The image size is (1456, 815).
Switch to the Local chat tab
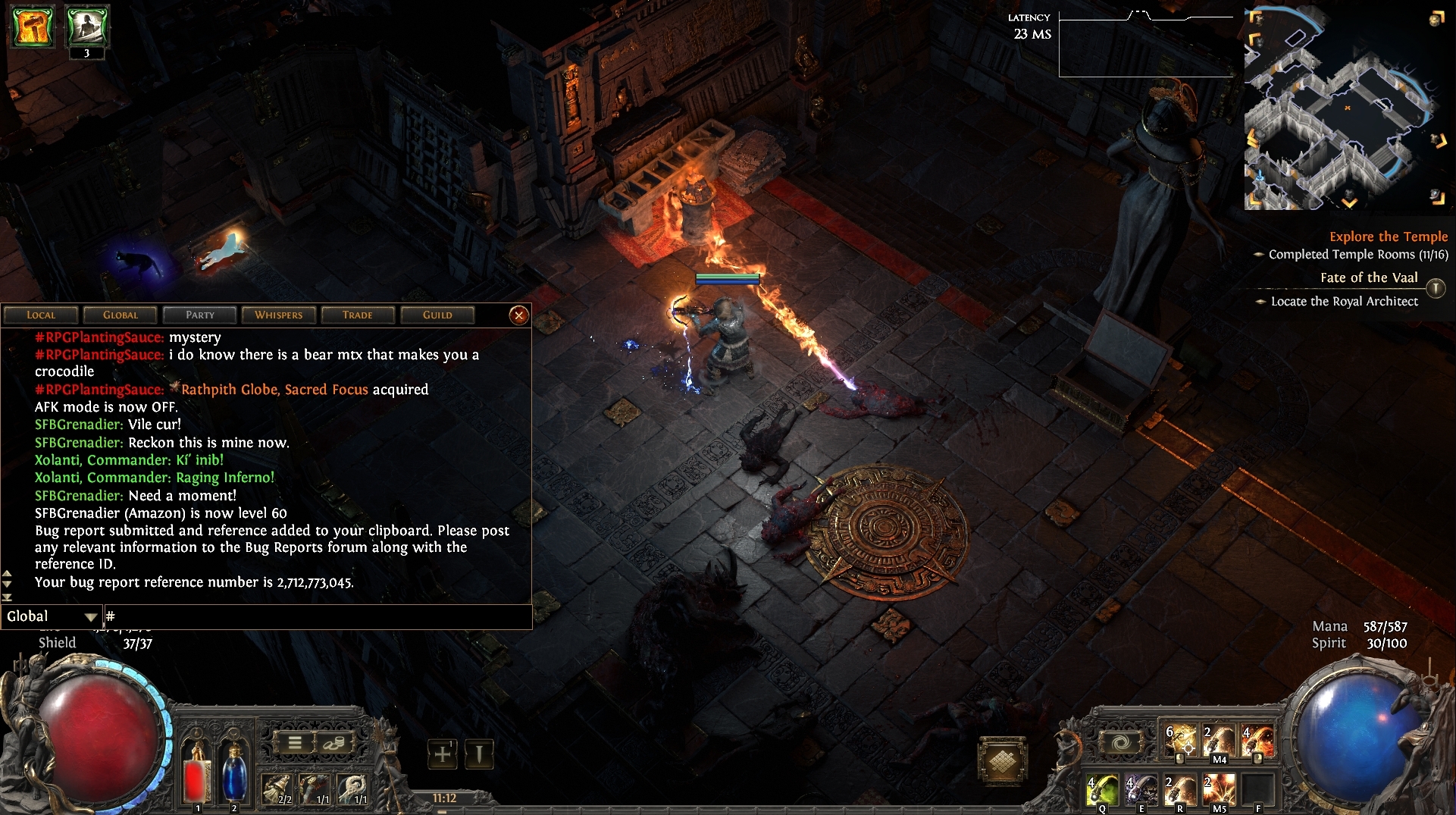click(41, 315)
